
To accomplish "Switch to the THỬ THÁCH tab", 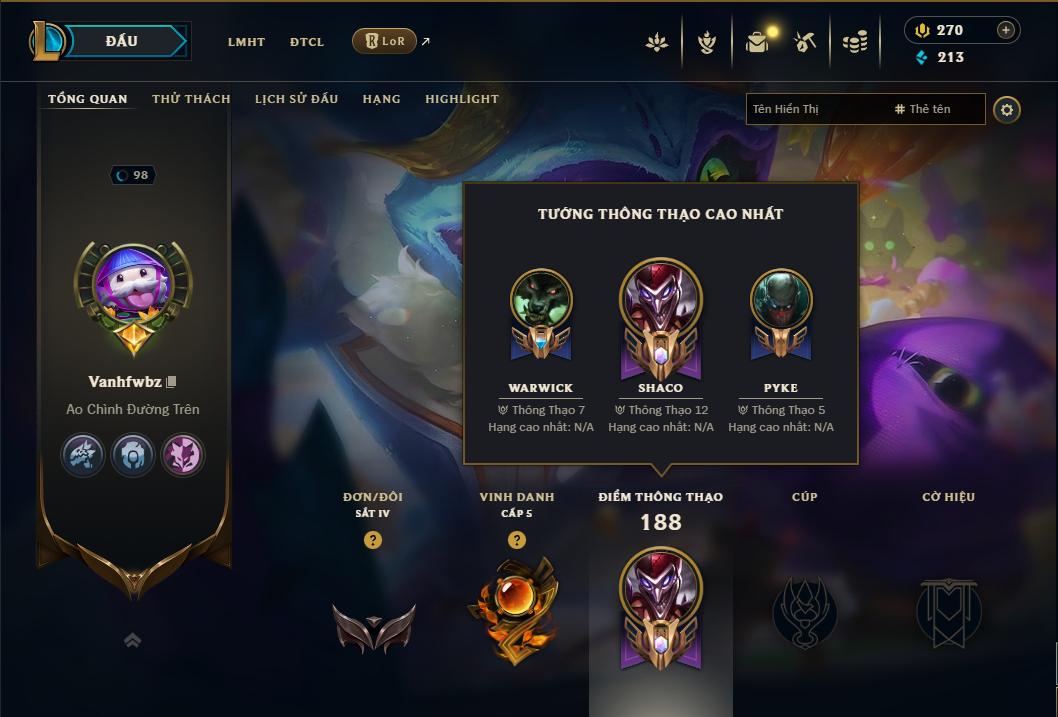I will pos(191,99).
